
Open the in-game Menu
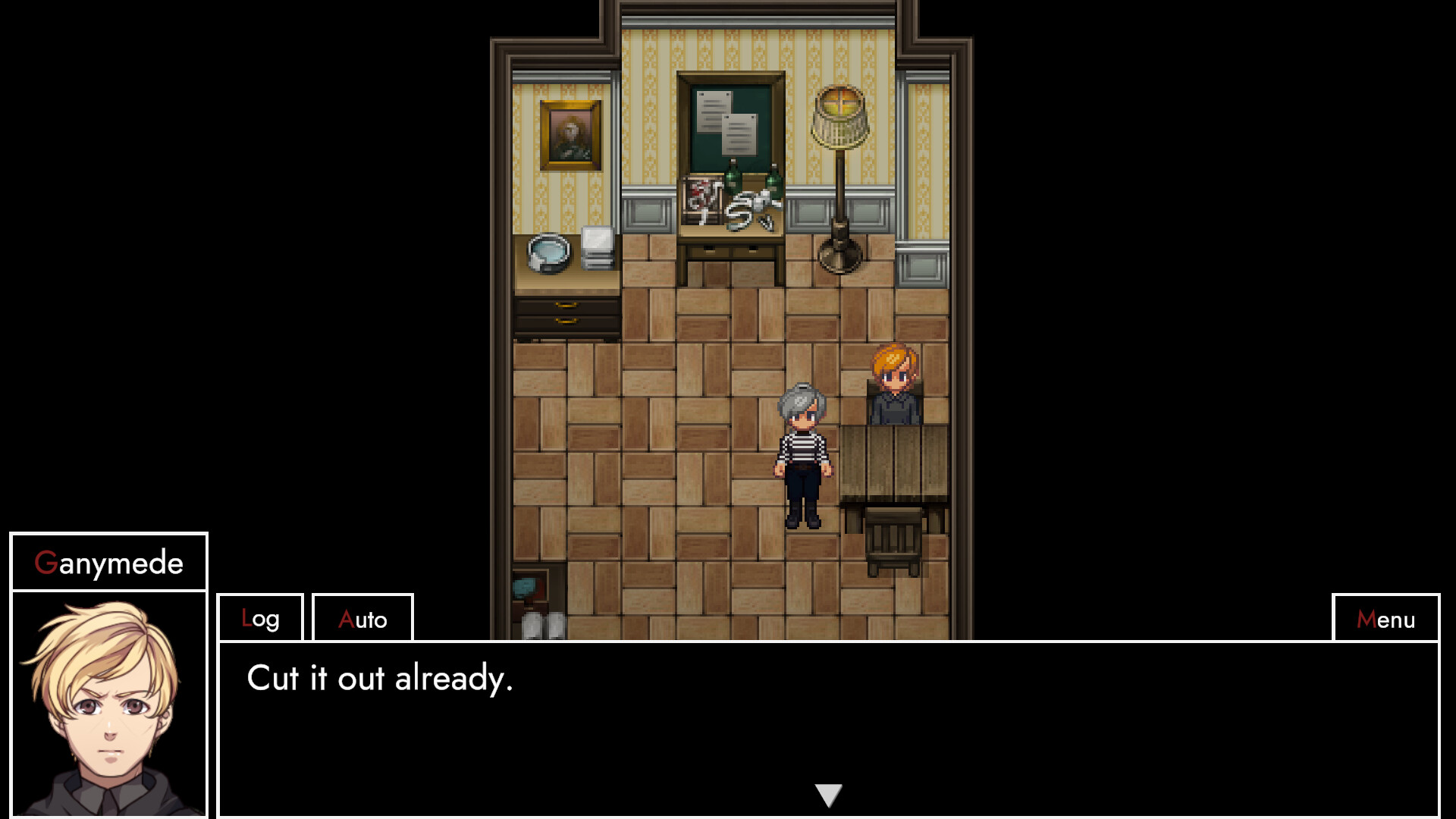tap(1386, 618)
